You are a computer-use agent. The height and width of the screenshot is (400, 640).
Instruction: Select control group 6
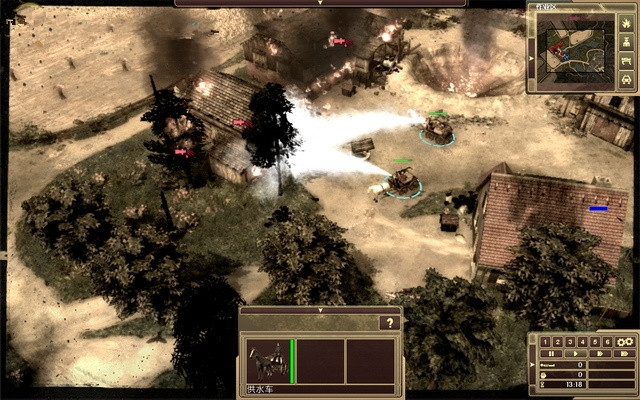(x=606, y=341)
